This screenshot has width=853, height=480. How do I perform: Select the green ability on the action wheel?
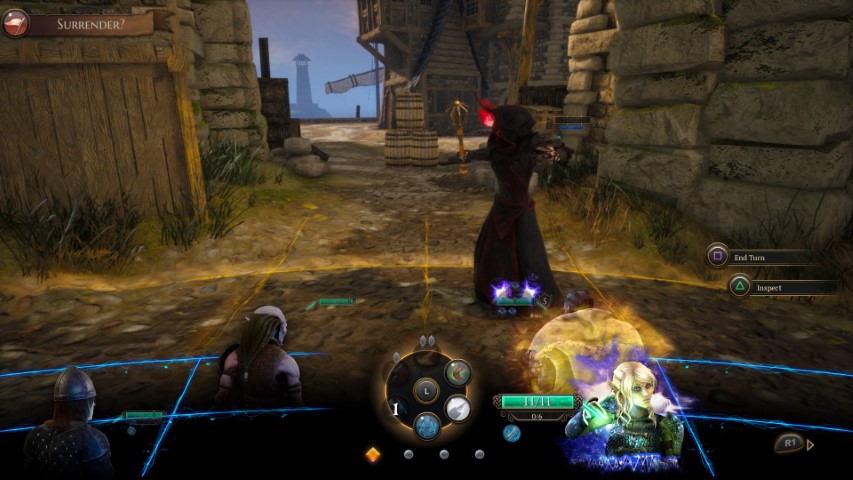457,373
